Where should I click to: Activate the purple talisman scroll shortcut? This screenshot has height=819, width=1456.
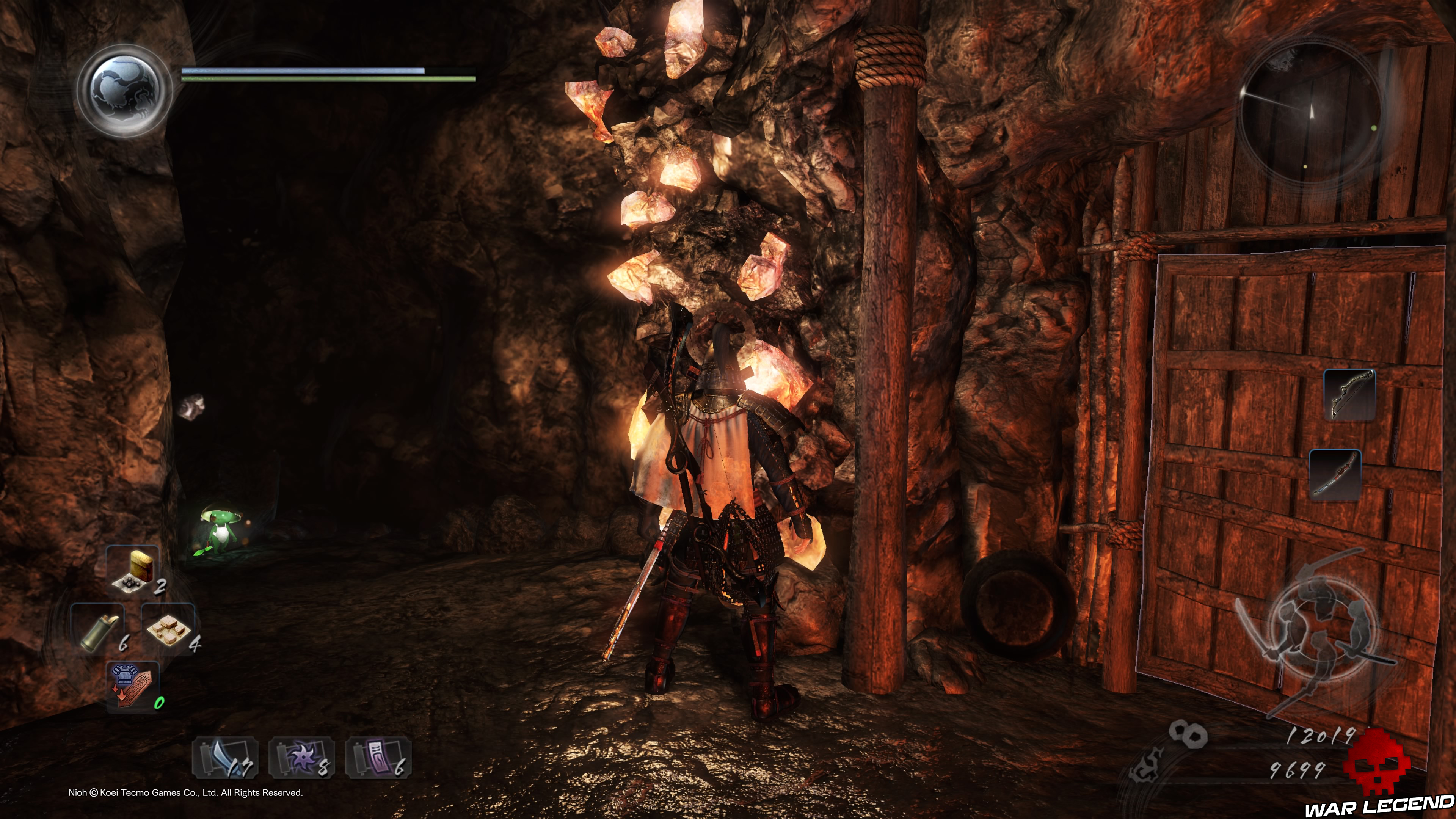378,758
